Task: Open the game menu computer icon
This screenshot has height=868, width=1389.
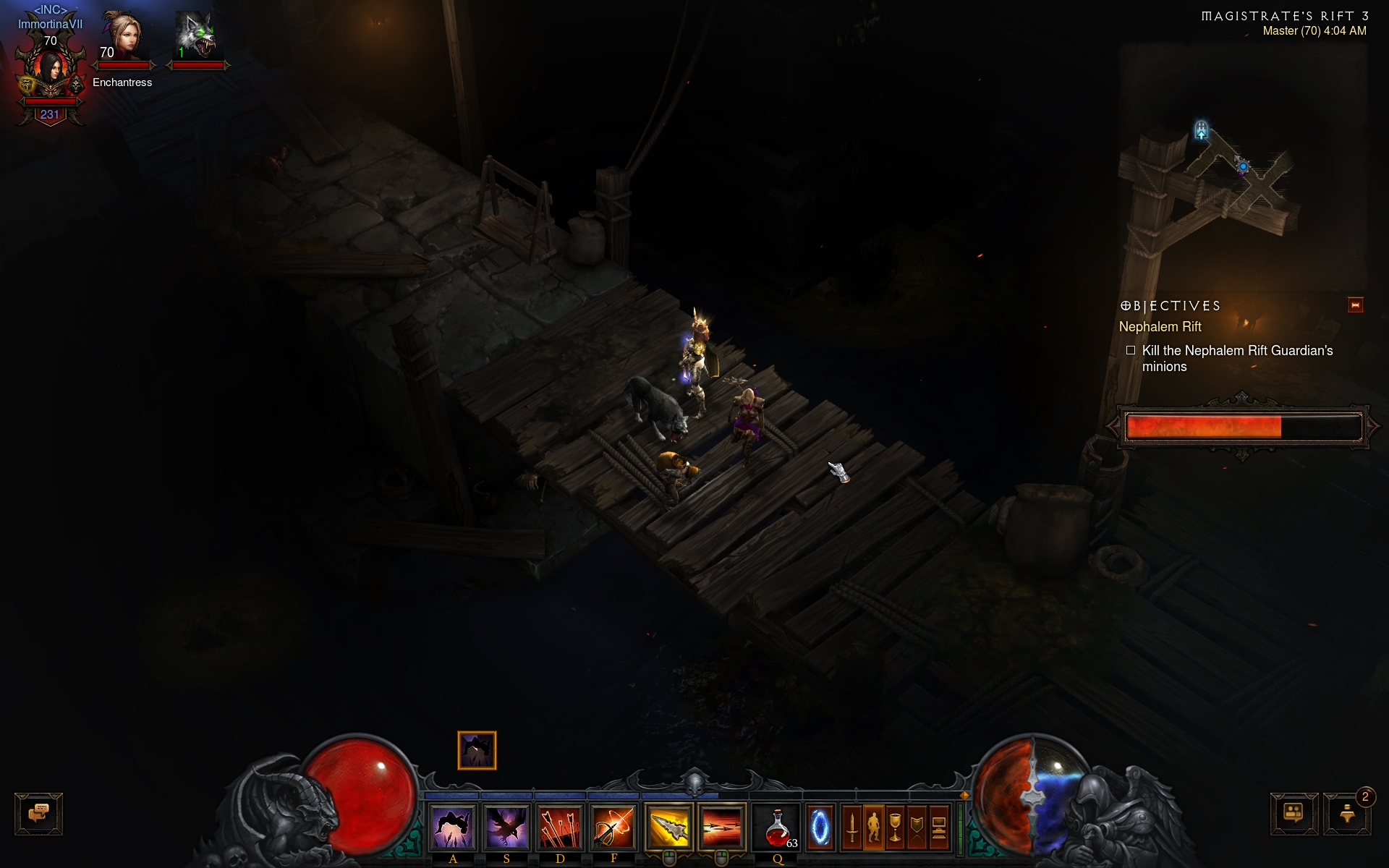Action: (938, 827)
